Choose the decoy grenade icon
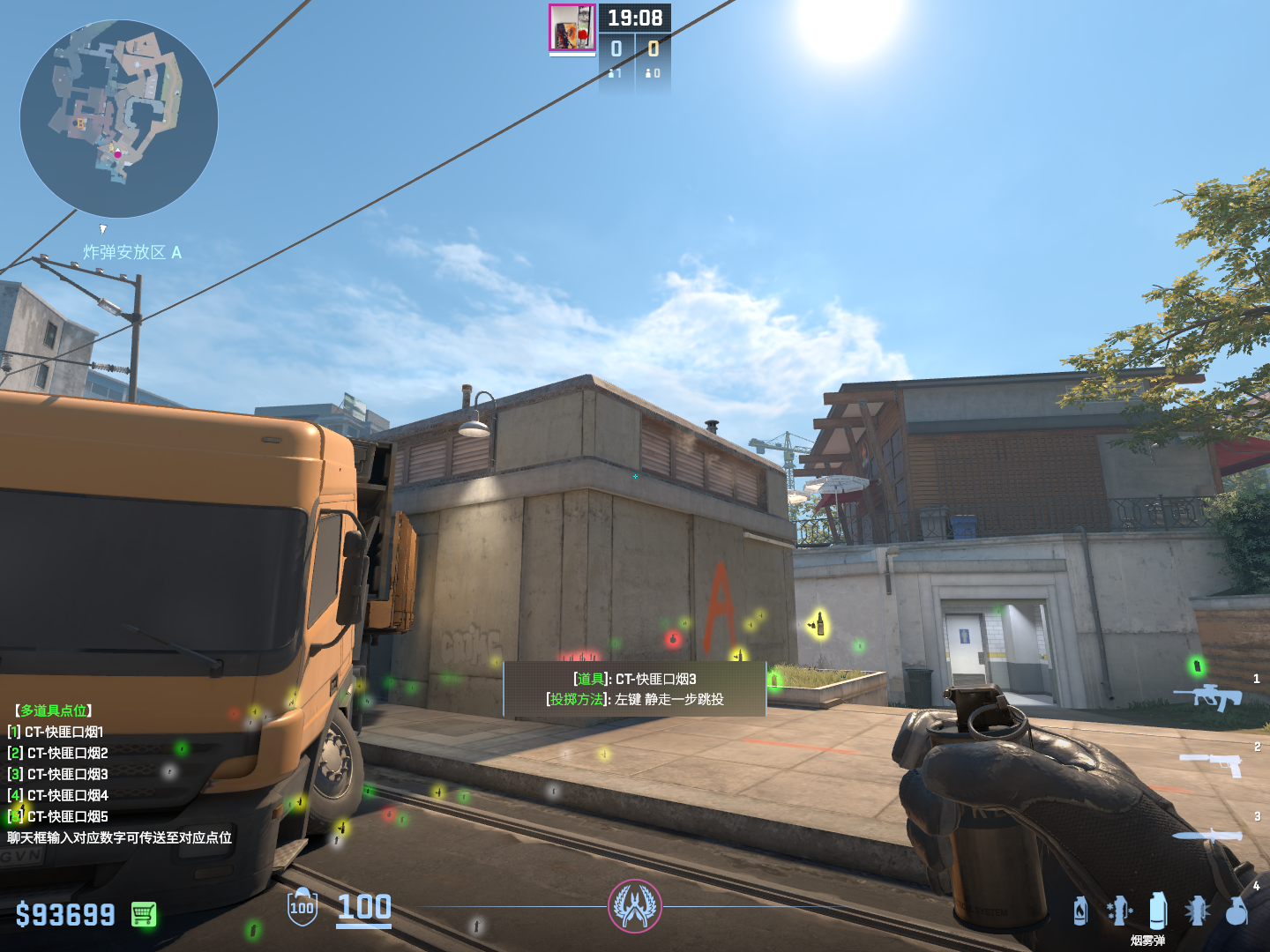1270x952 pixels. [x=1119, y=911]
